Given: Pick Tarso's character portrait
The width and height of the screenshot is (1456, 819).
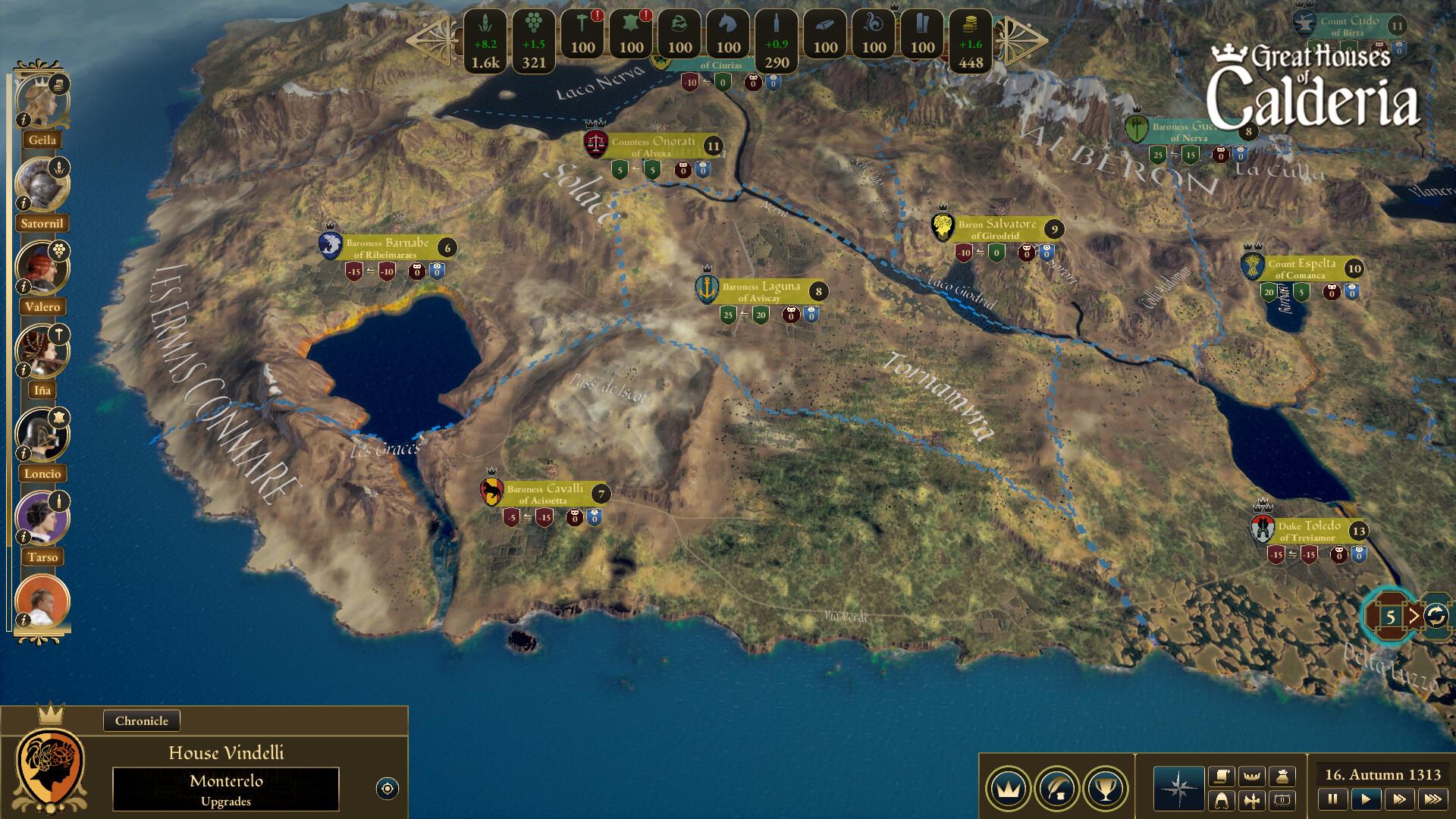Looking at the screenshot, I should [x=41, y=518].
